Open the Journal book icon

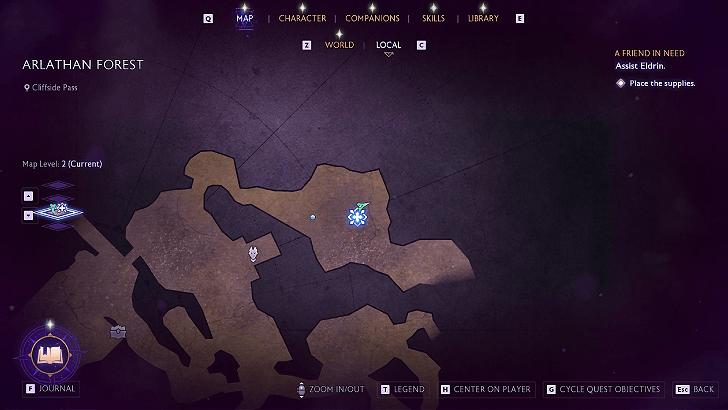(49, 354)
